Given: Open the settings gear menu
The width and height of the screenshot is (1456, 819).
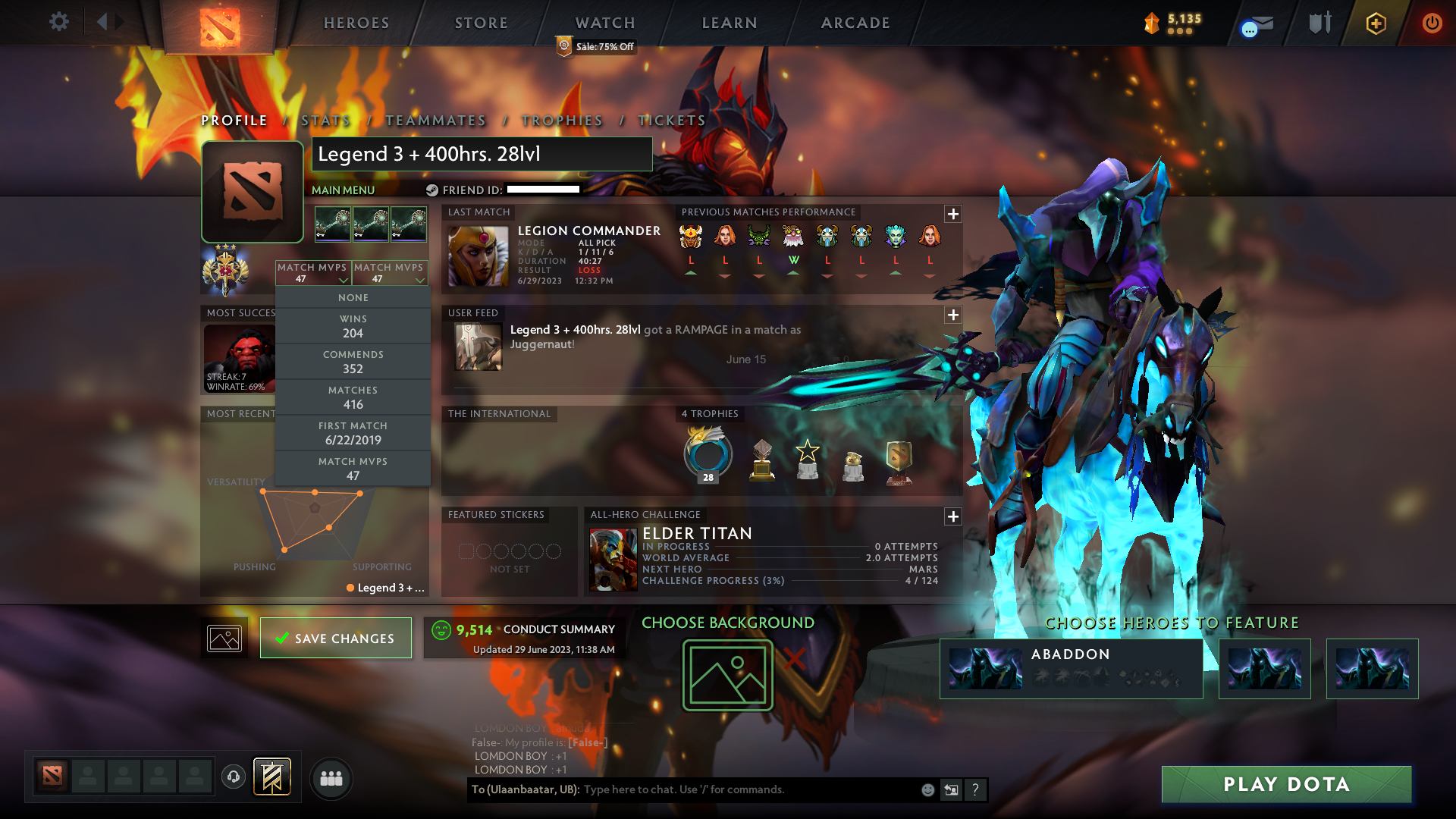Looking at the screenshot, I should 59,22.
